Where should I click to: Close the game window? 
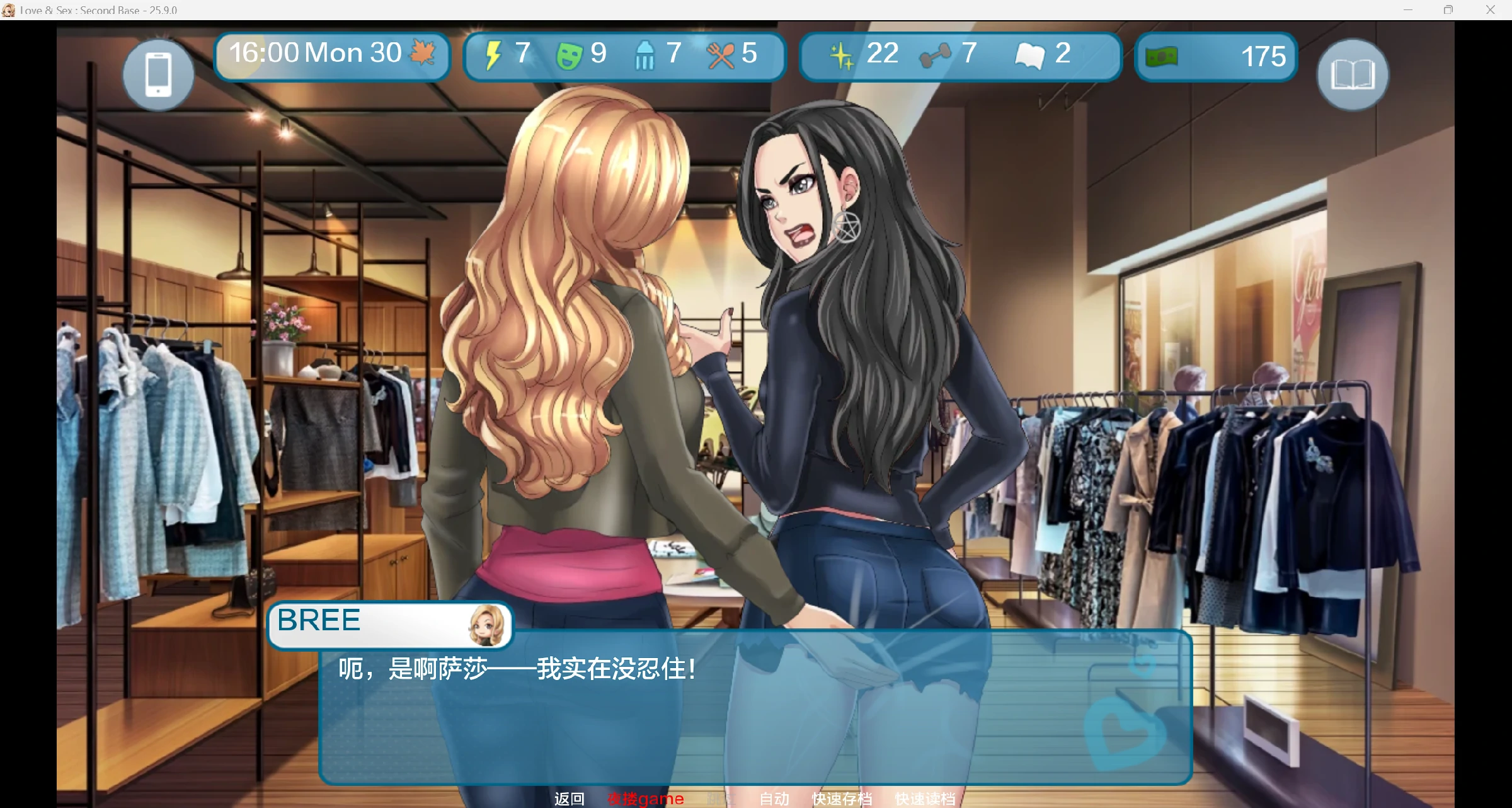tap(1491, 9)
